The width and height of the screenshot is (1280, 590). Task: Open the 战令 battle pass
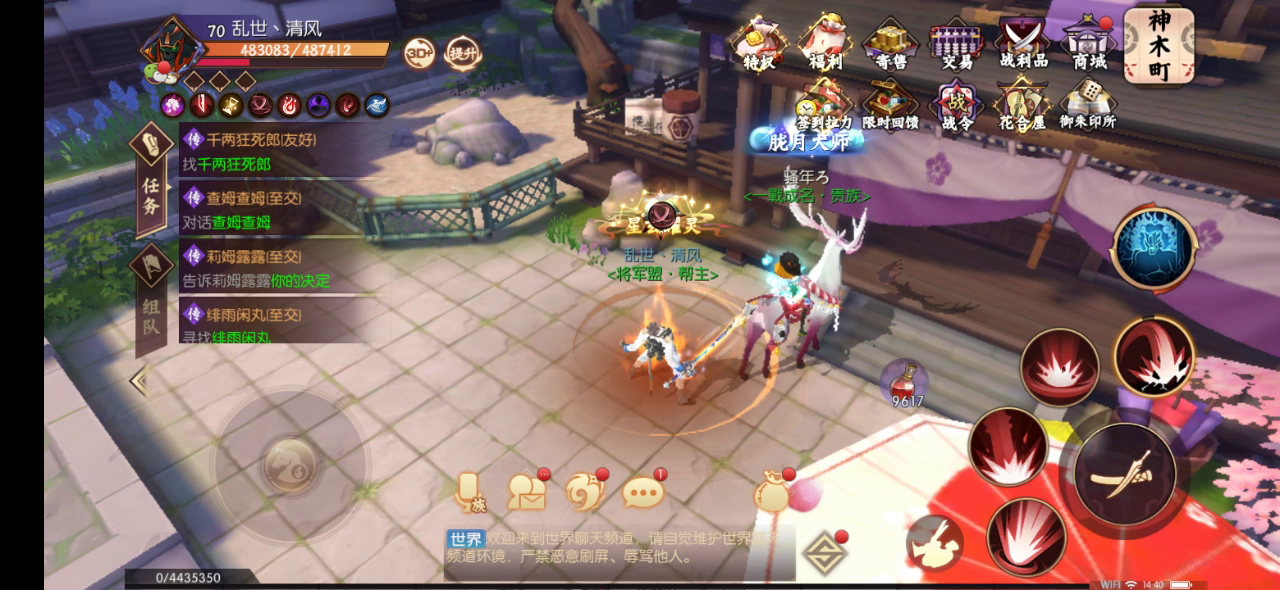957,105
